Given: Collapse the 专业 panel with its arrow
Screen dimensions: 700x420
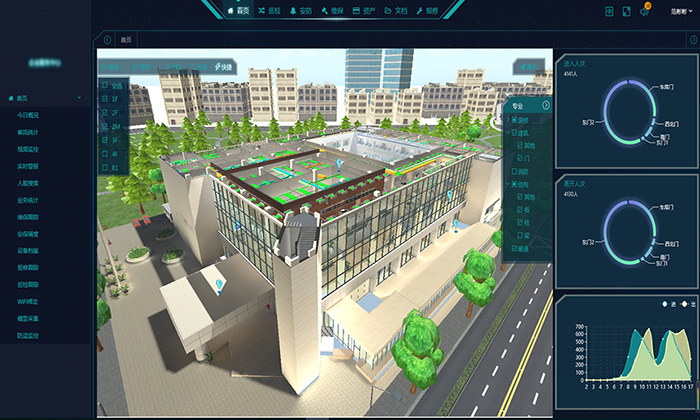Looking at the screenshot, I should tap(546, 105).
